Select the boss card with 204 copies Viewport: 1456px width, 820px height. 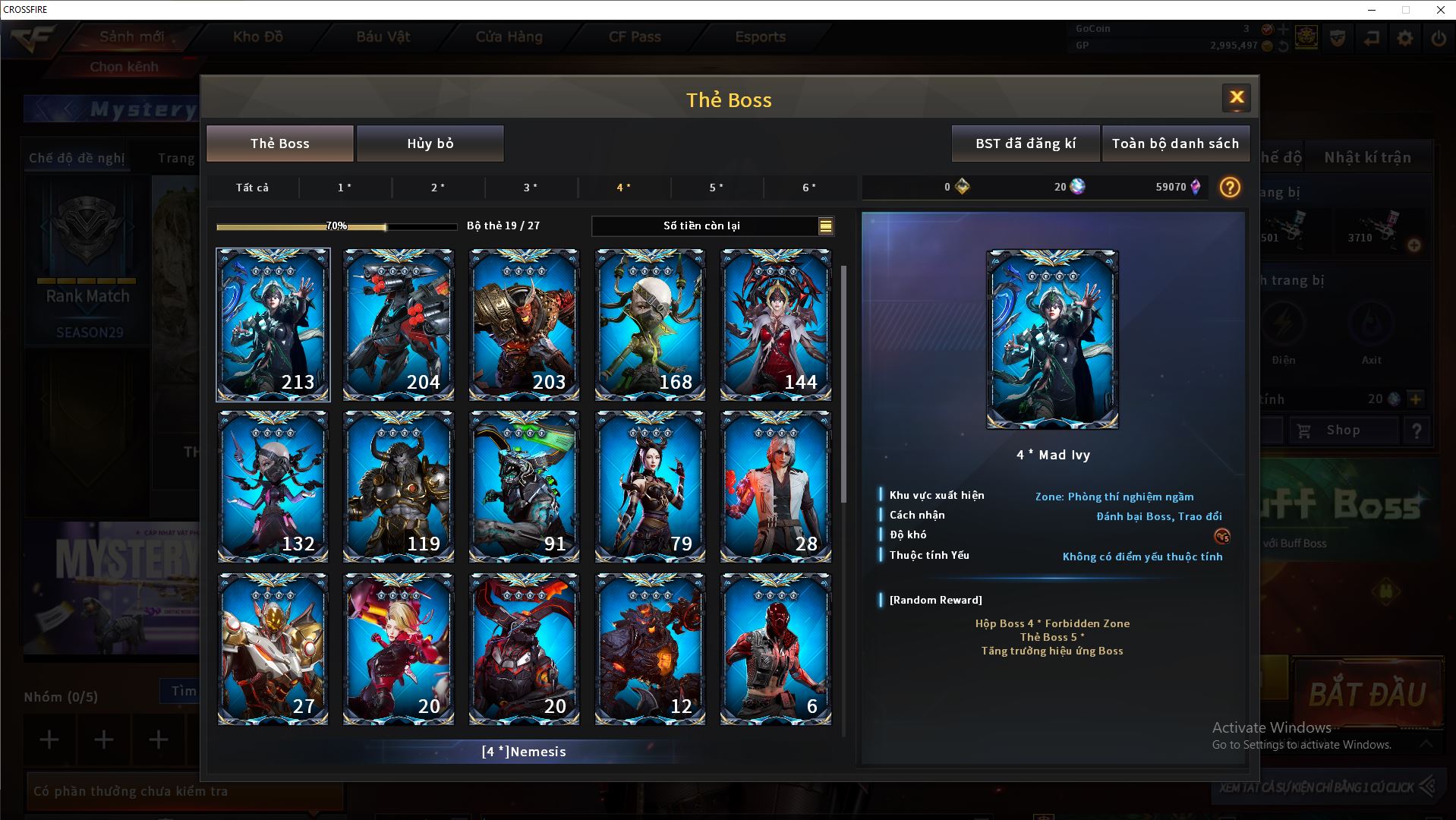point(399,324)
